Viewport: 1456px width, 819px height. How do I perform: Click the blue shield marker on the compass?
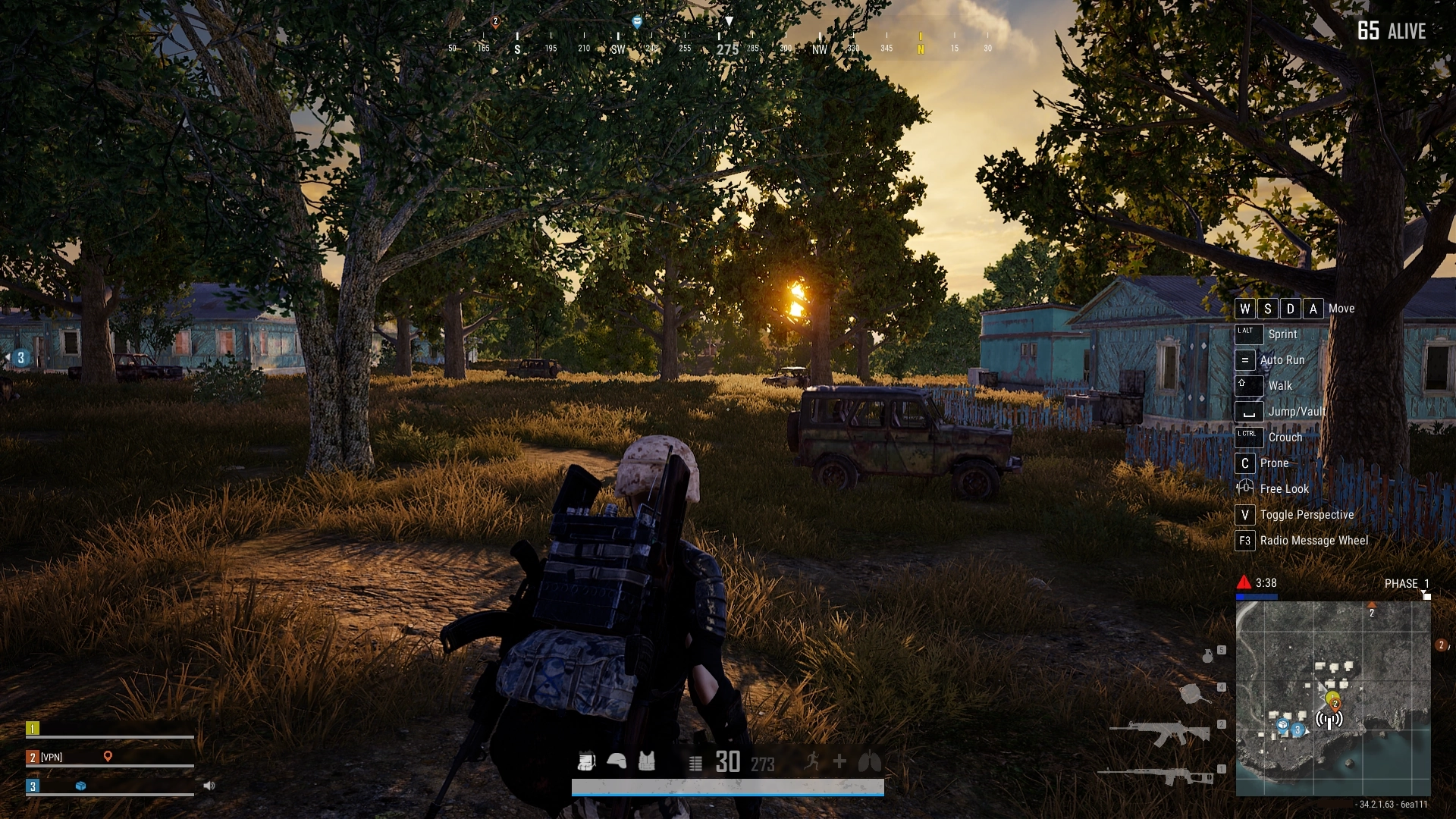click(637, 21)
